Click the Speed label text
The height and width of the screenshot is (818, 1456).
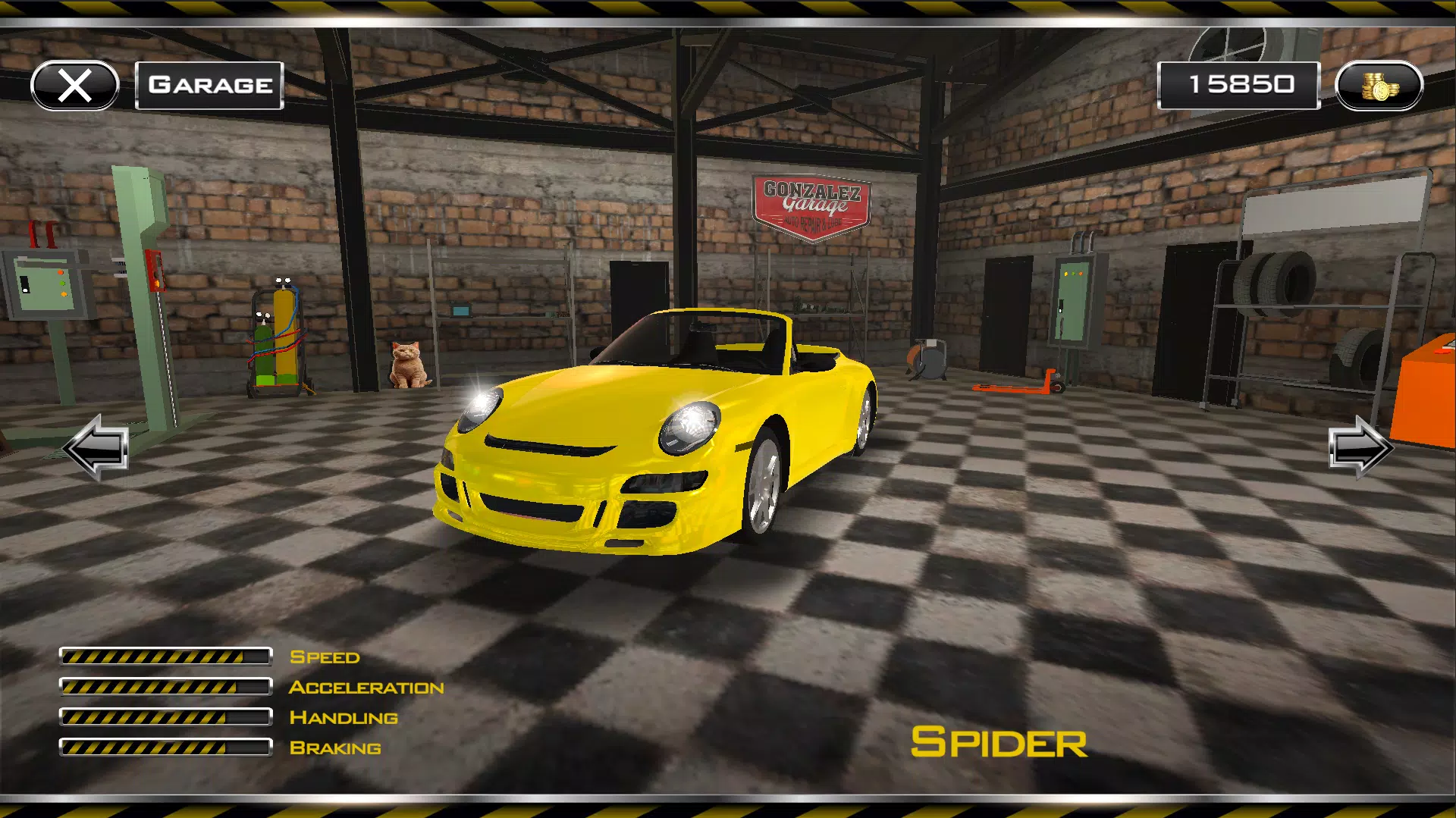point(325,657)
